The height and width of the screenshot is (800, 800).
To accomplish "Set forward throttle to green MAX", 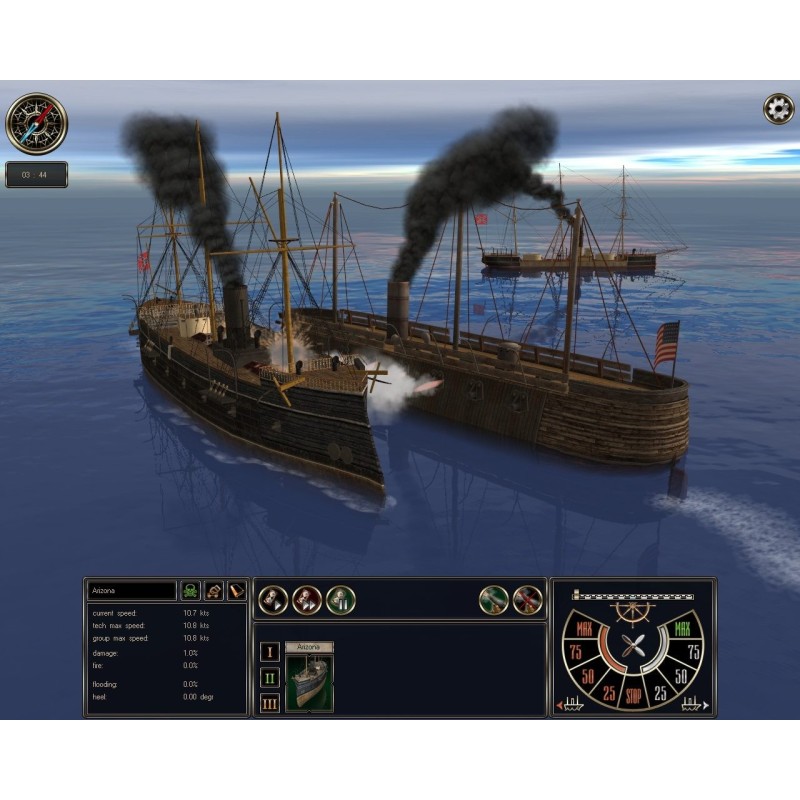I will tap(683, 630).
